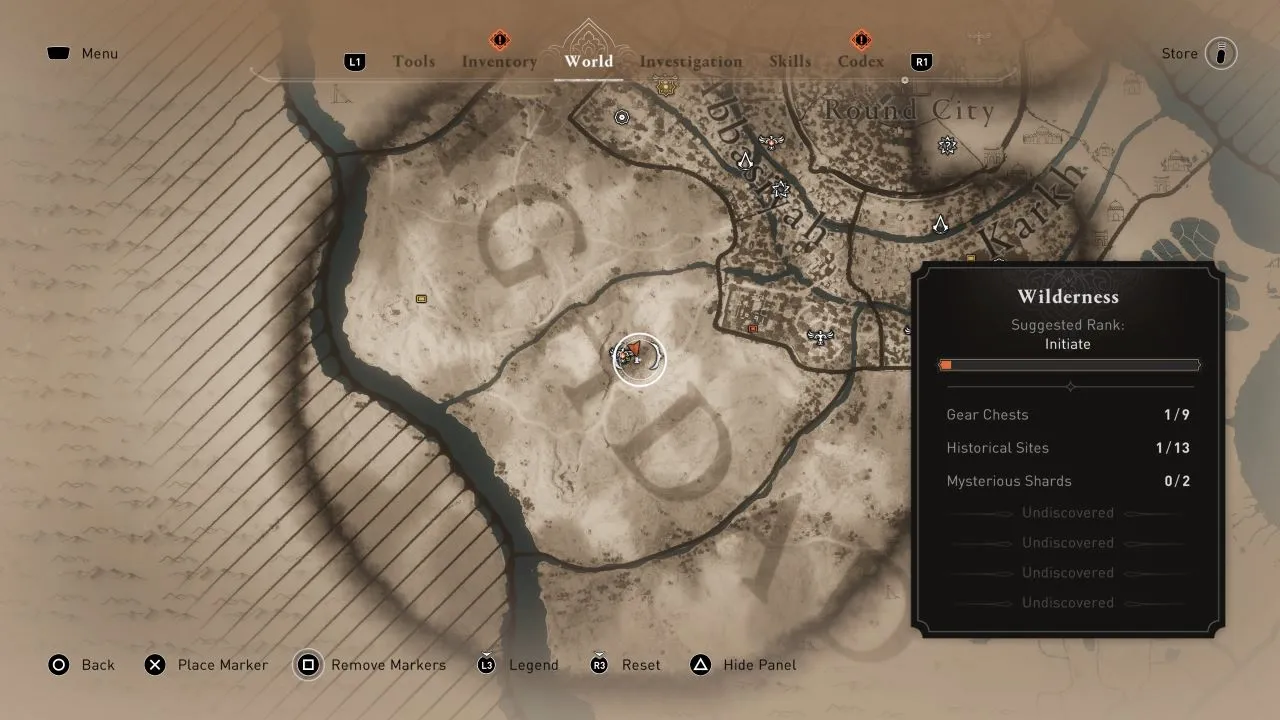Open the question-mark mystery icon in Round City

[x=947, y=144]
